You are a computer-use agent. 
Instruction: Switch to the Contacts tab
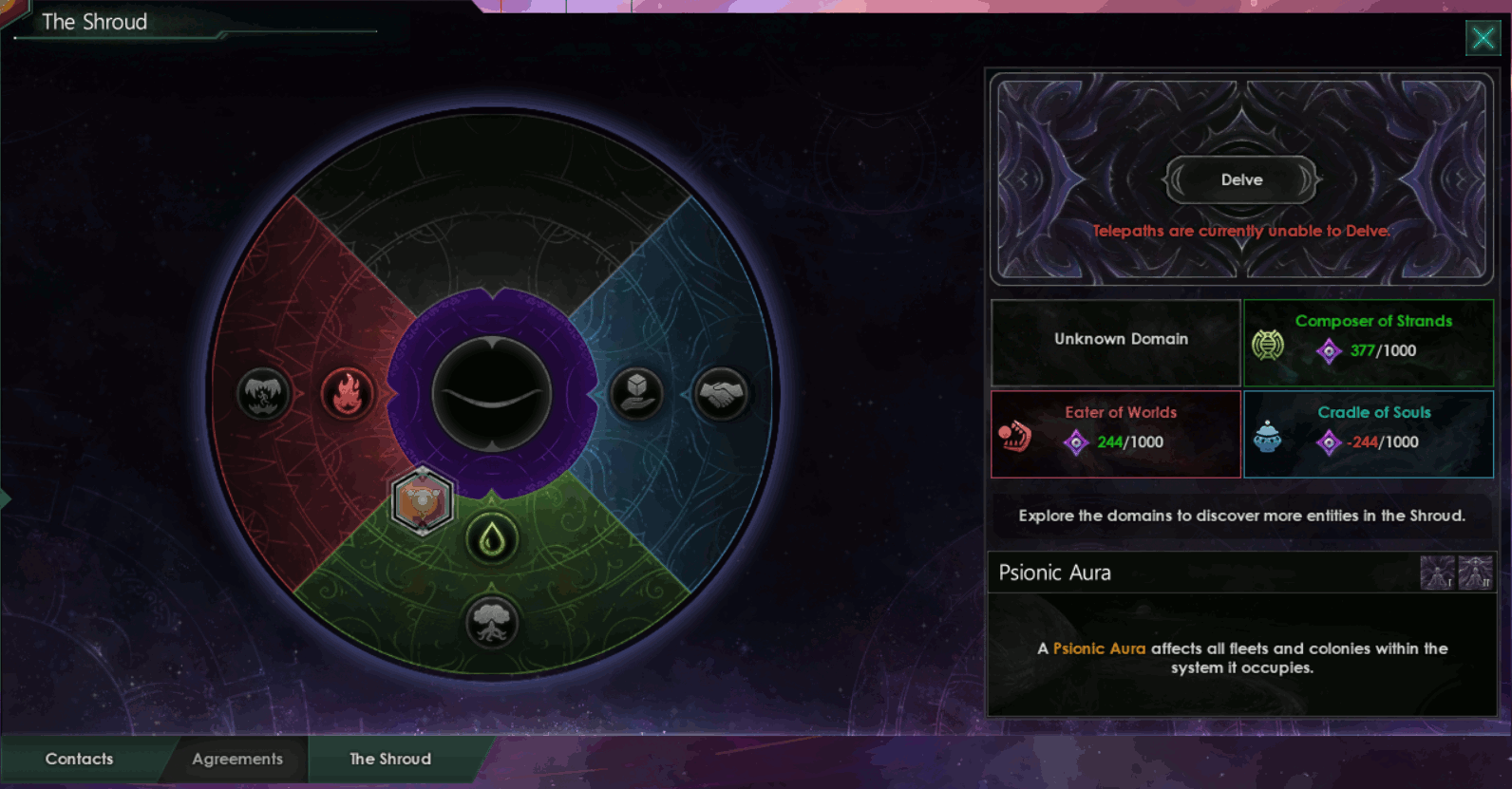tap(78, 759)
